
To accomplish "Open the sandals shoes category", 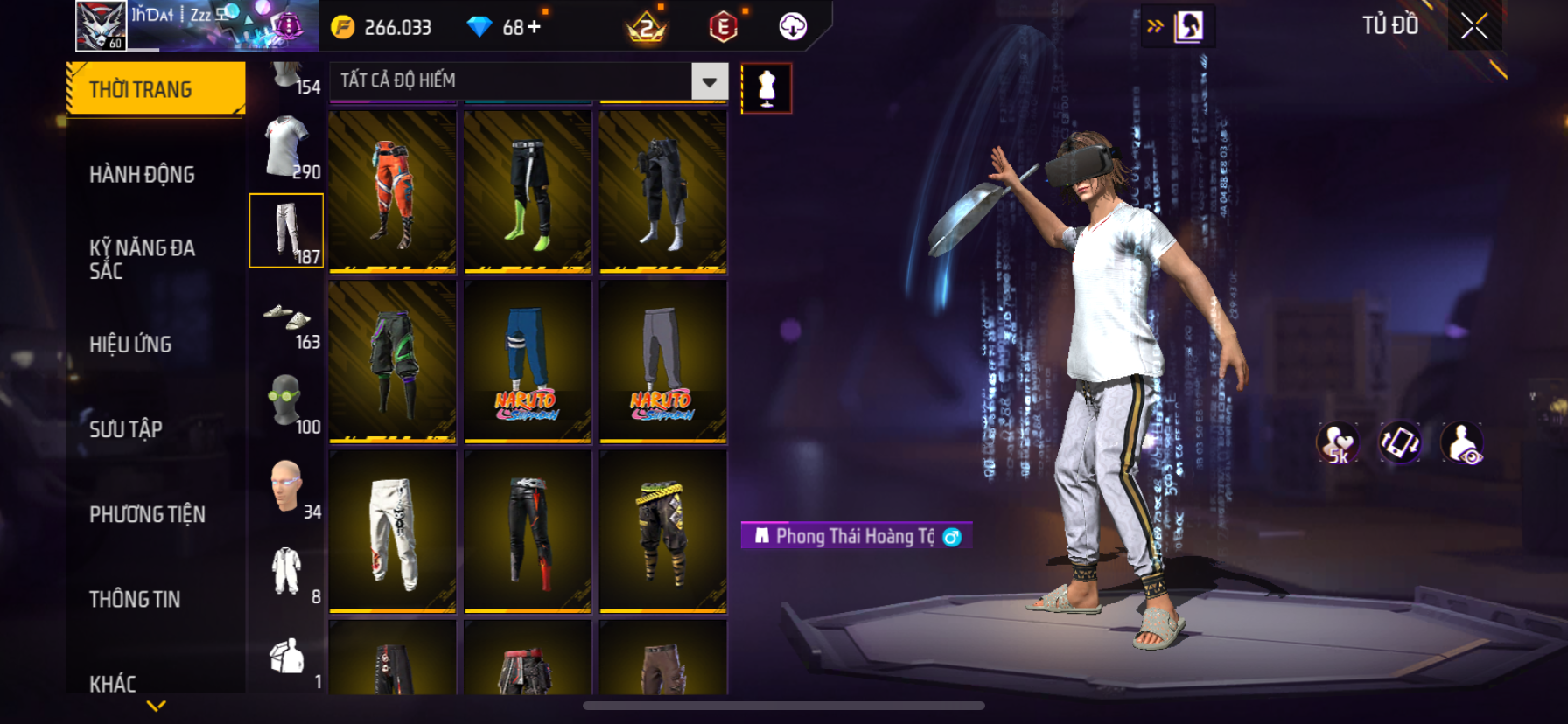I will [x=287, y=318].
